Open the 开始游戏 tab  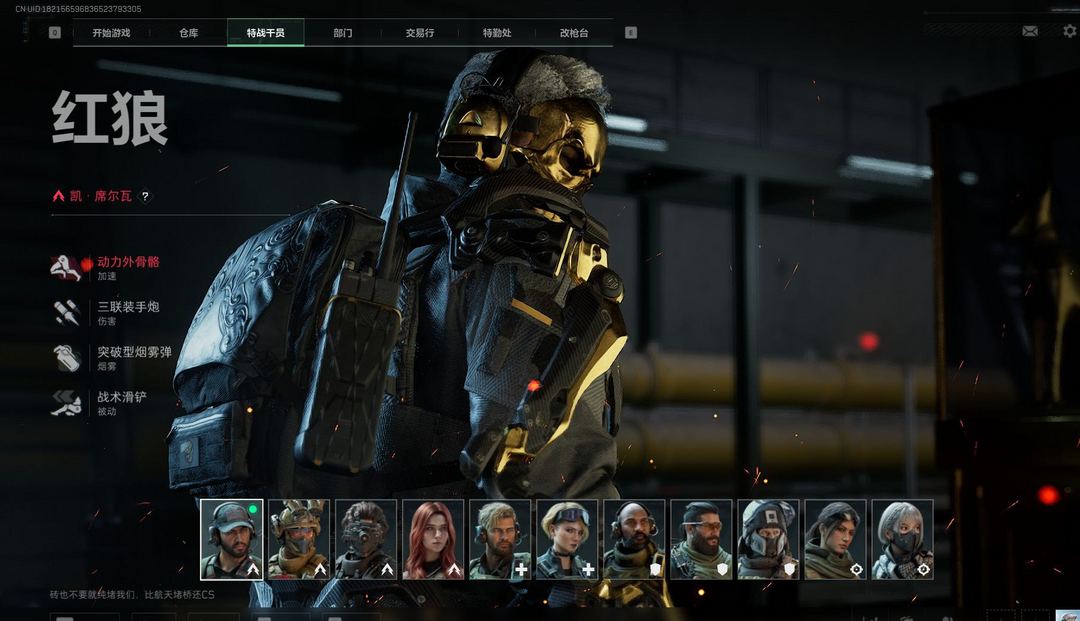pos(111,33)
